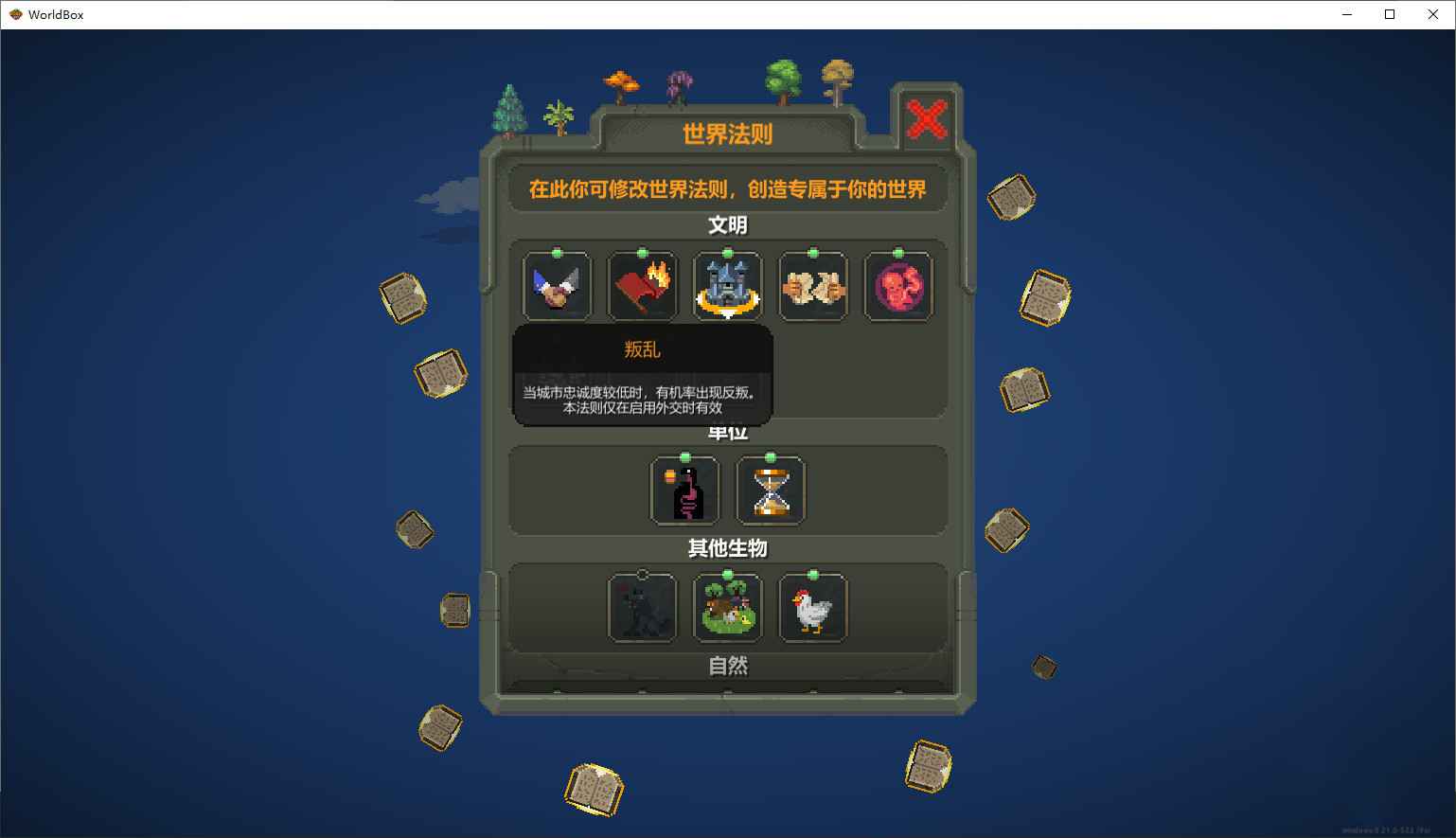
Task: Select the hourglass aging law icon
Action: [770, 490]
